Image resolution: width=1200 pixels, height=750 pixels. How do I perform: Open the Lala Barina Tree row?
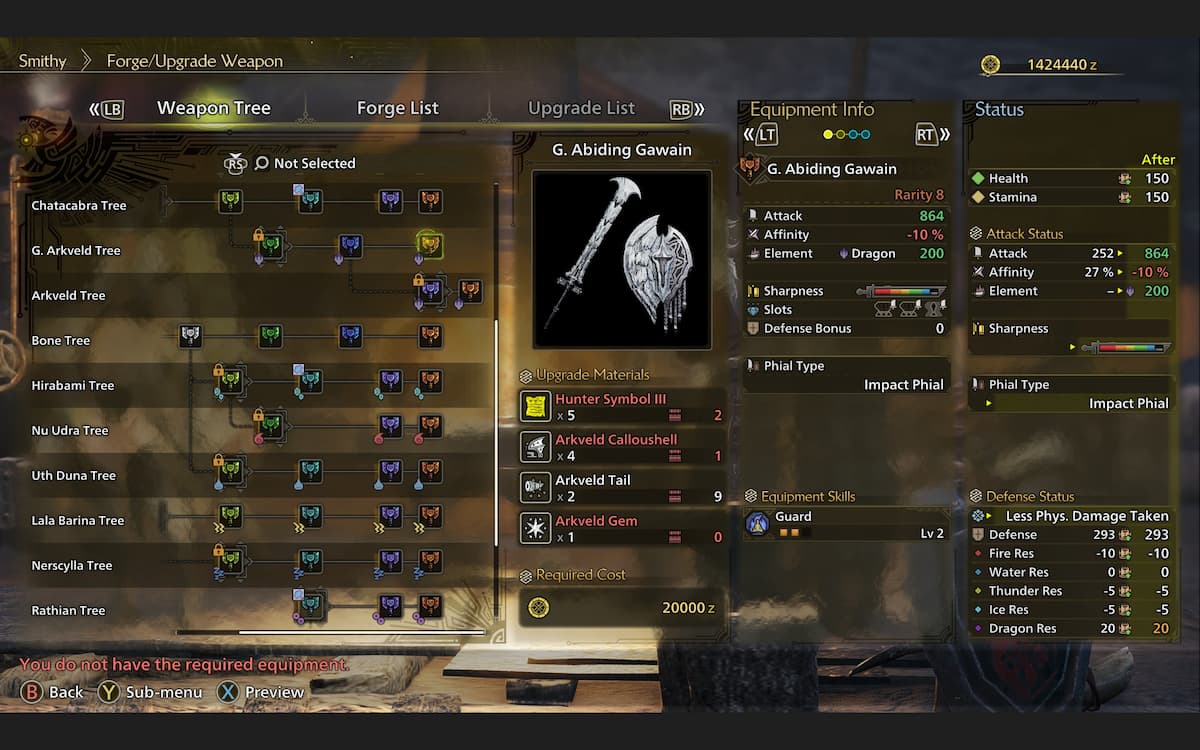click(x=78, y=521)
